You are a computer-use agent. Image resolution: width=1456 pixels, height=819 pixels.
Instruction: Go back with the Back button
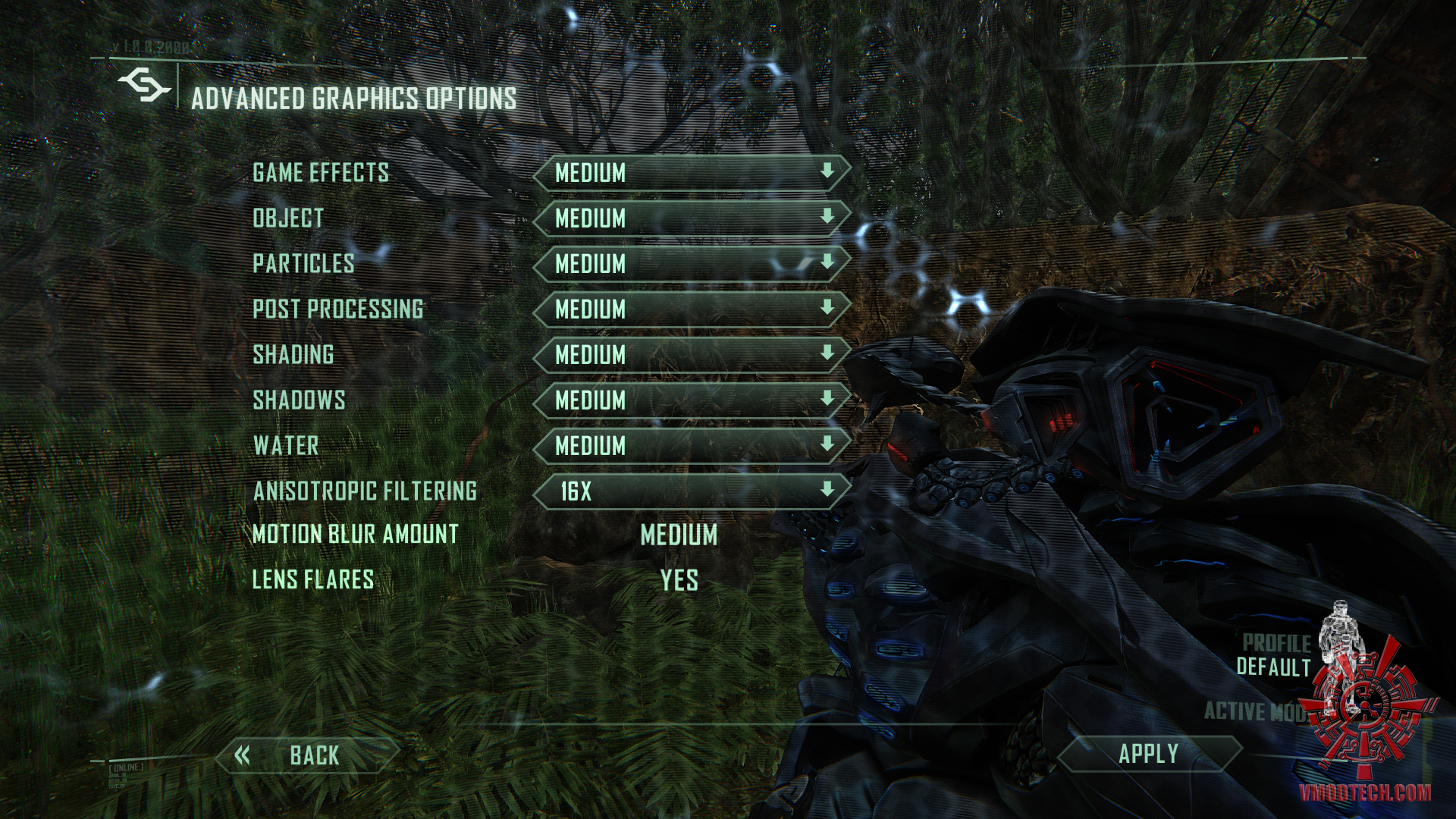pyautogui.click(x=307, y=755)
